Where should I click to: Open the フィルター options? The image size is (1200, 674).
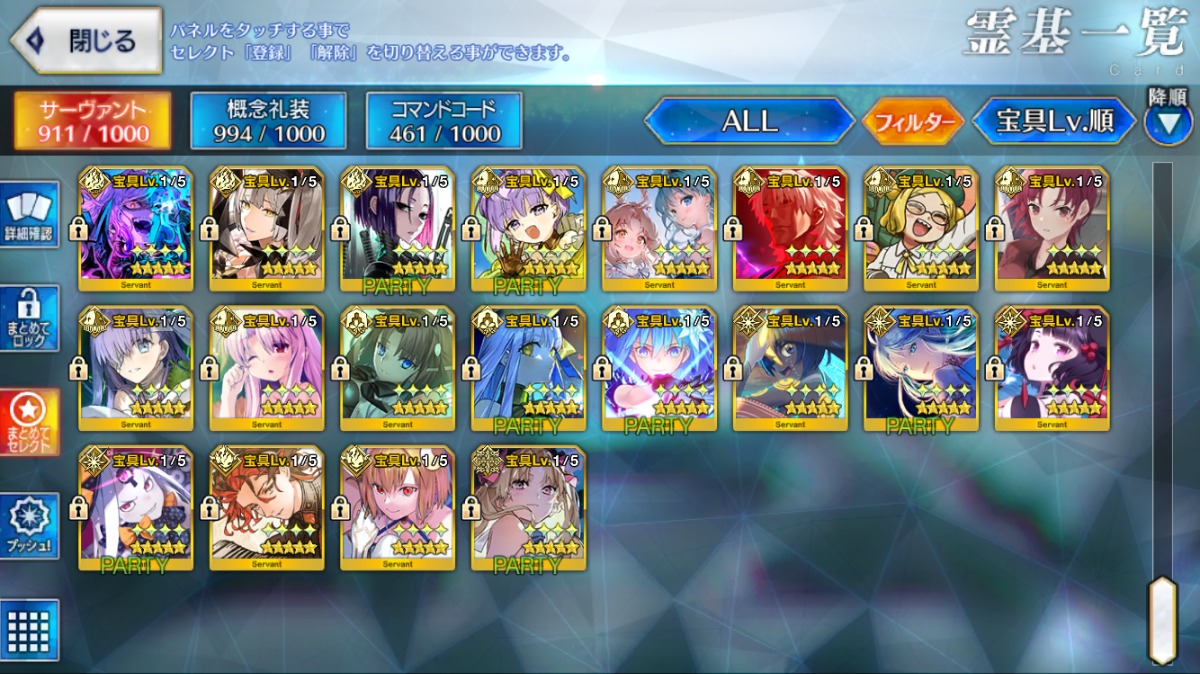pyautogui.click(x=912, y=122)
